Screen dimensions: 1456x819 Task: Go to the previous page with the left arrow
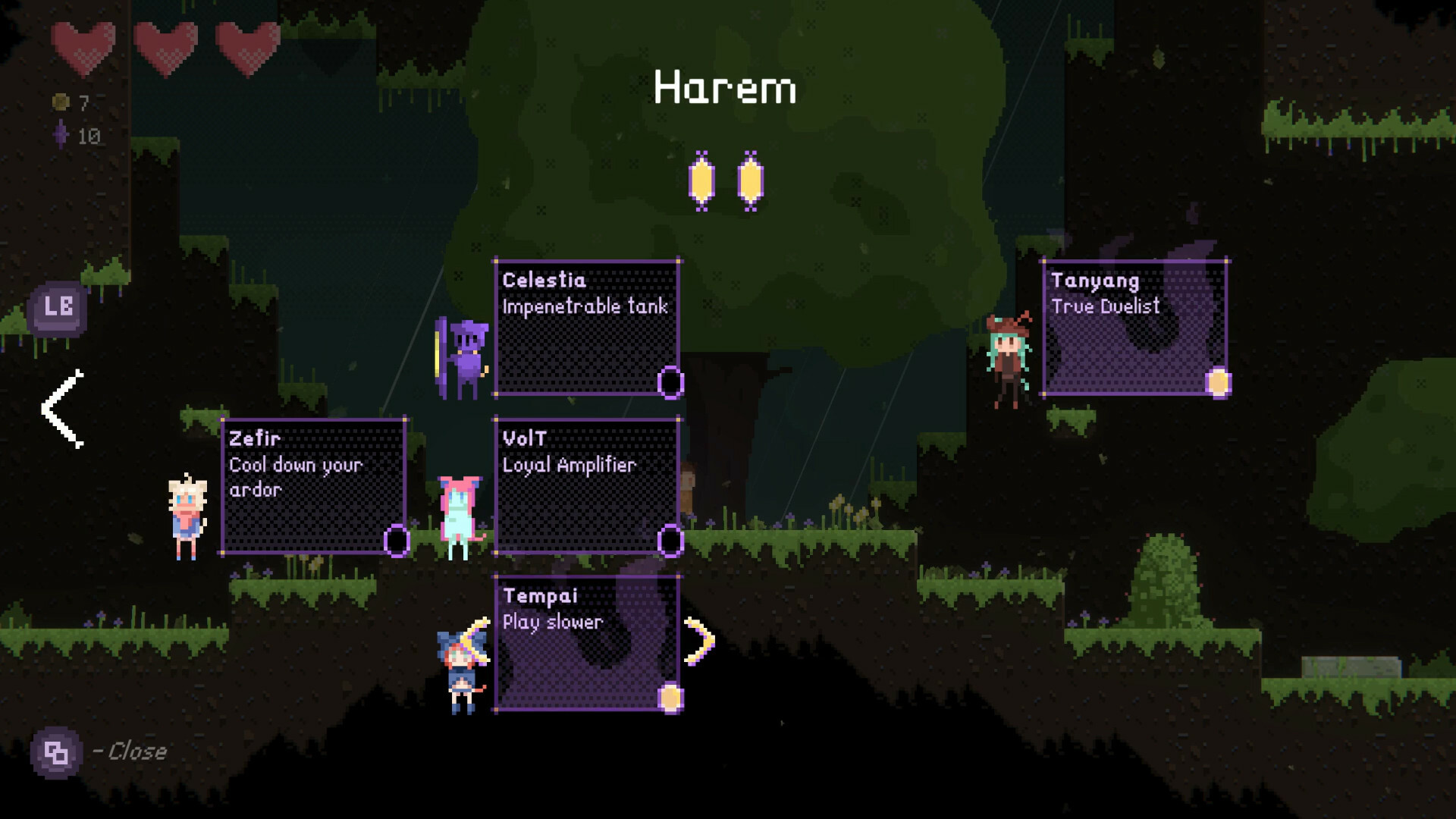click(62, 409)
